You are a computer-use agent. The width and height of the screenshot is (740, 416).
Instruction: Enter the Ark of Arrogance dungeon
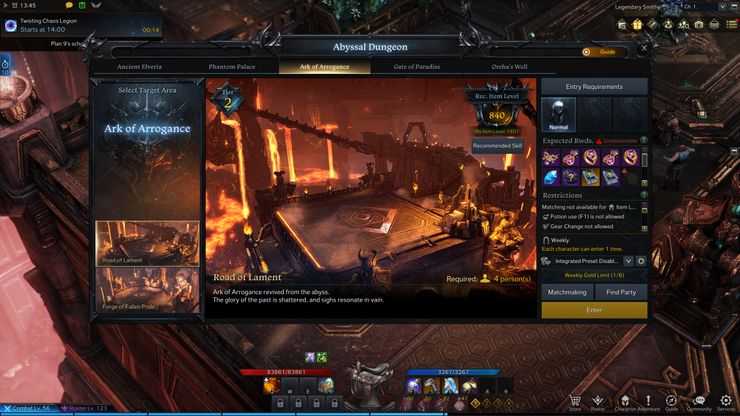pyautogui.click(x=594, y=311)
